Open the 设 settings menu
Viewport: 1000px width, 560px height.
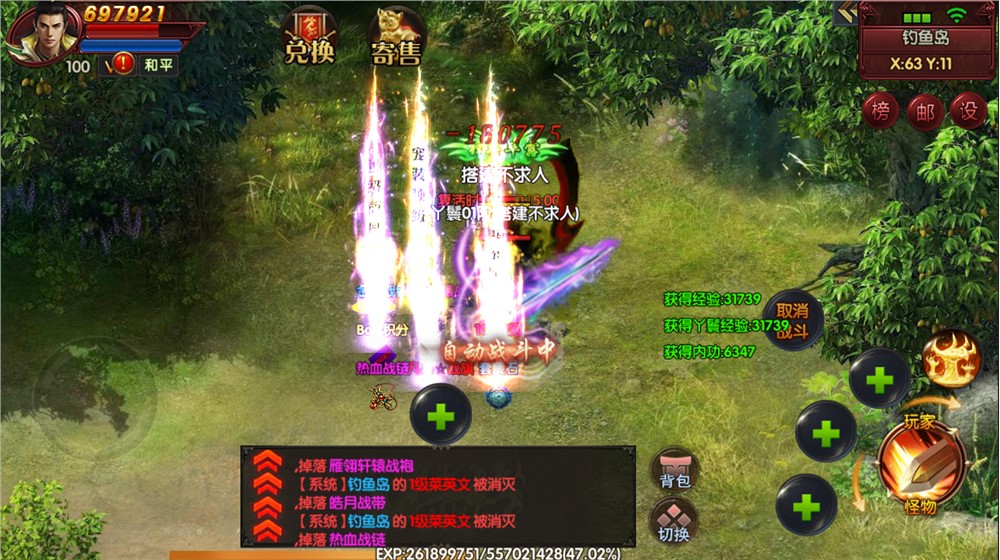coord(968,112)
